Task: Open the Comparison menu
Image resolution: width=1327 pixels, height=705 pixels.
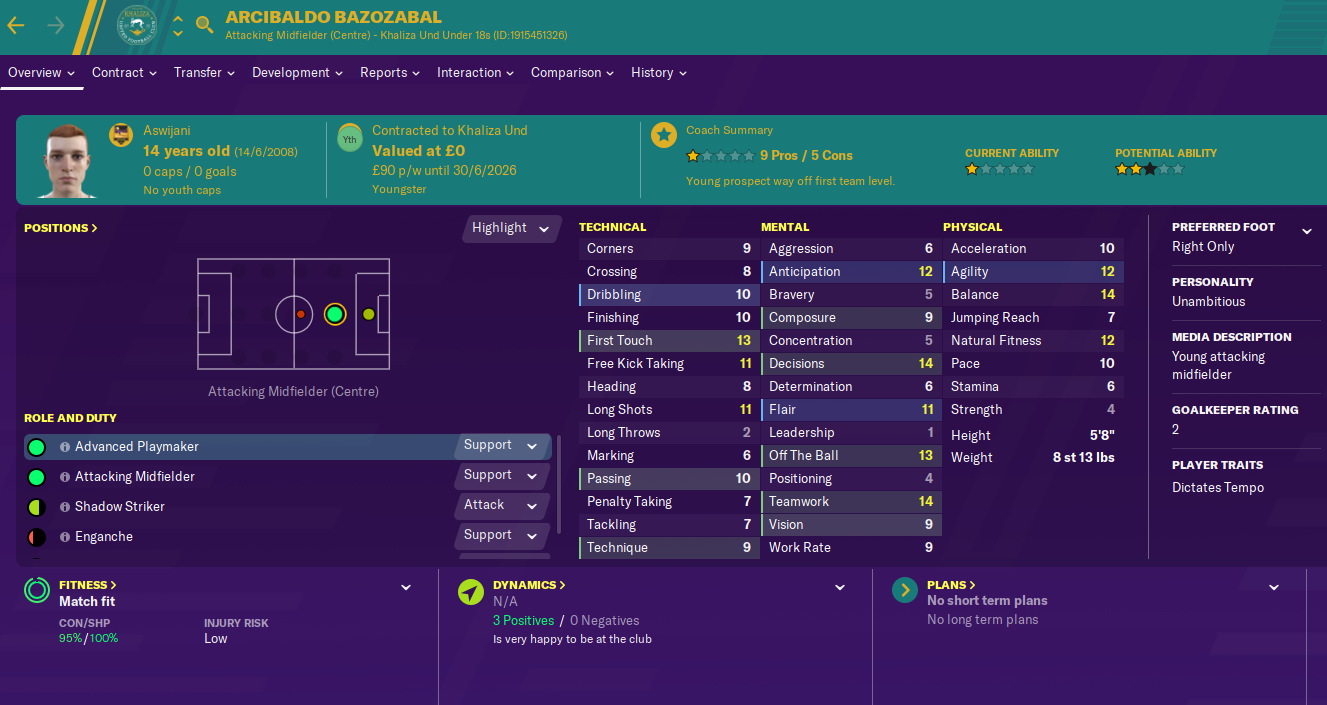Action: (x=572, y=72)
